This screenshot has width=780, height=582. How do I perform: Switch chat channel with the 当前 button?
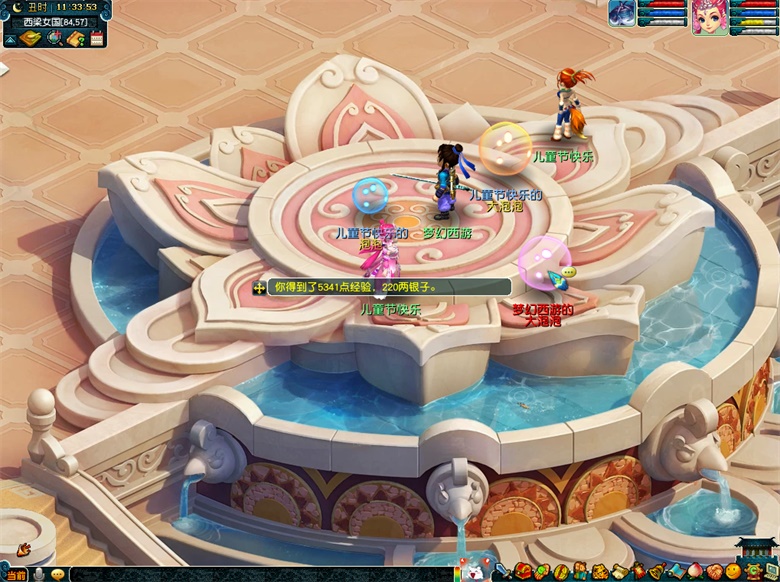coord(15,575)
